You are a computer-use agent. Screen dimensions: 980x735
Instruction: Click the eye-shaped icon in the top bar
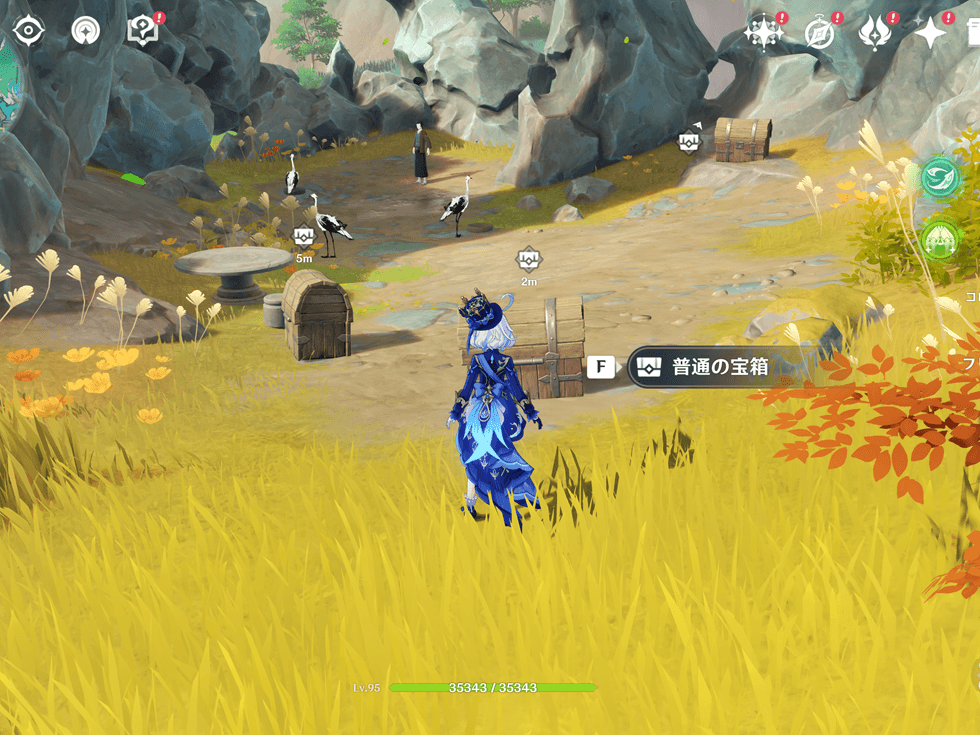(29, 31)
